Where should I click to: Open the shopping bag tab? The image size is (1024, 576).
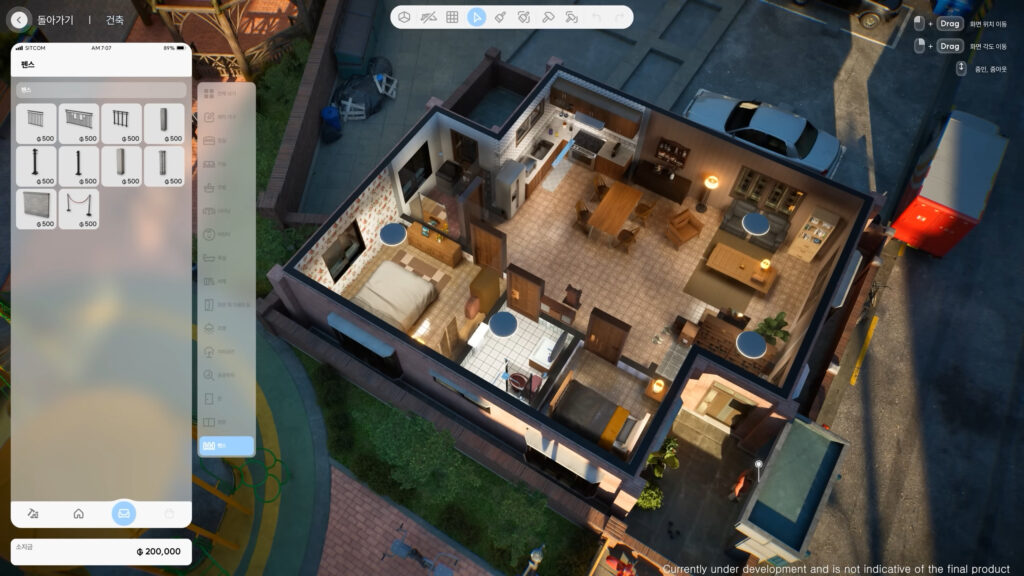[169, 513]
